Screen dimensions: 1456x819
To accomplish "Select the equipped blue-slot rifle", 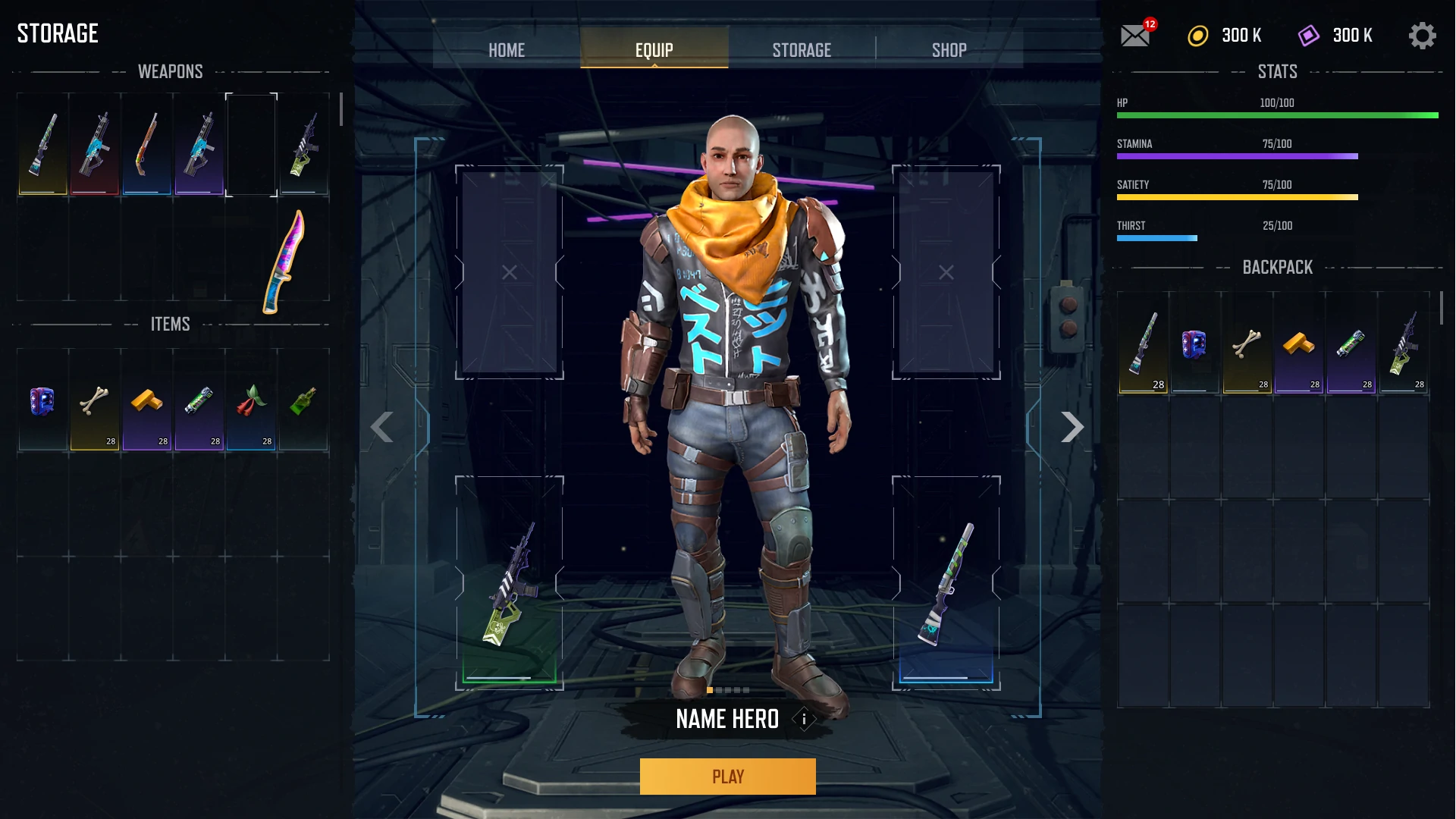I will [x=946, y=584].
